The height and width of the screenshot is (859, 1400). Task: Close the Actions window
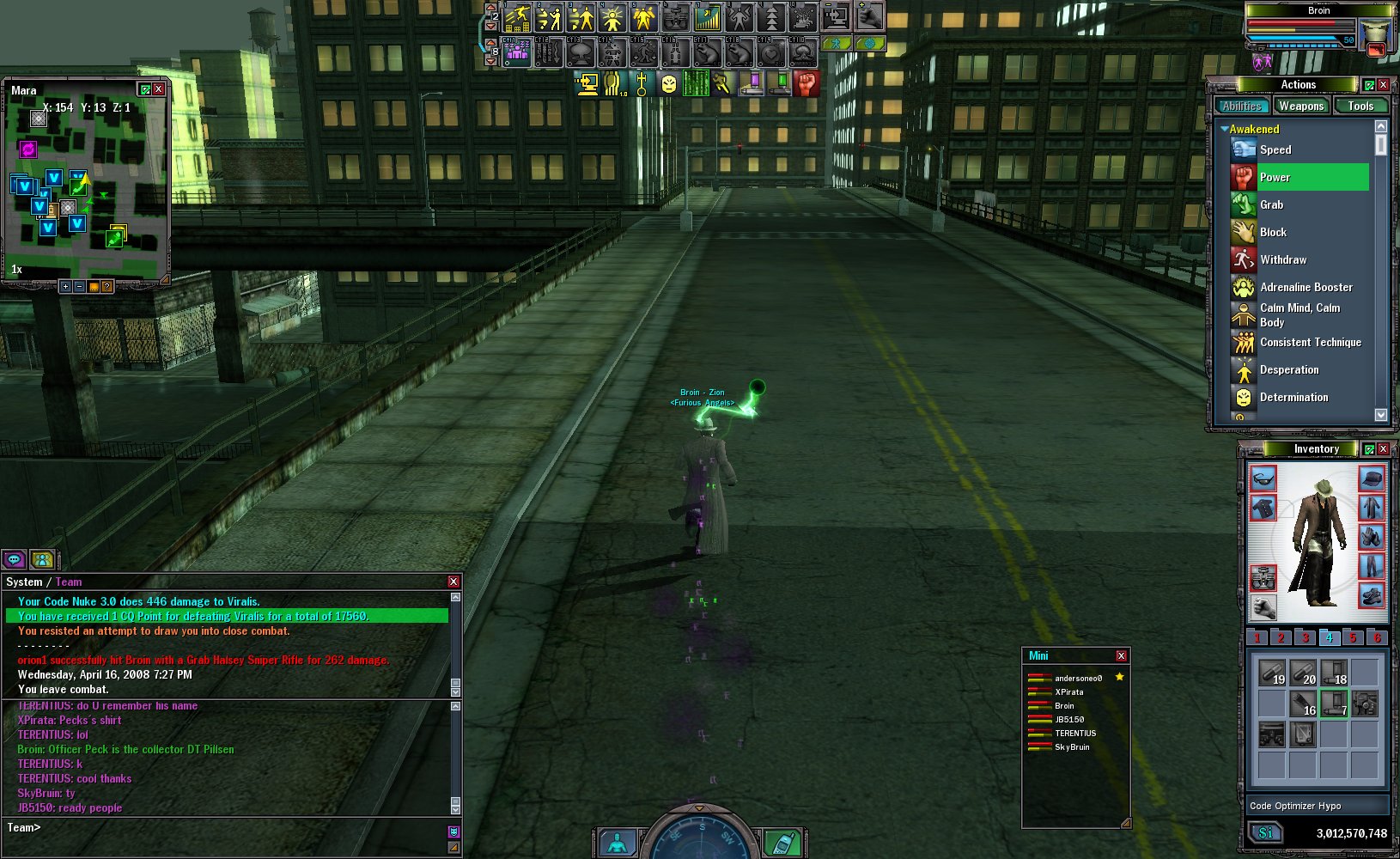click(1383, 85)
